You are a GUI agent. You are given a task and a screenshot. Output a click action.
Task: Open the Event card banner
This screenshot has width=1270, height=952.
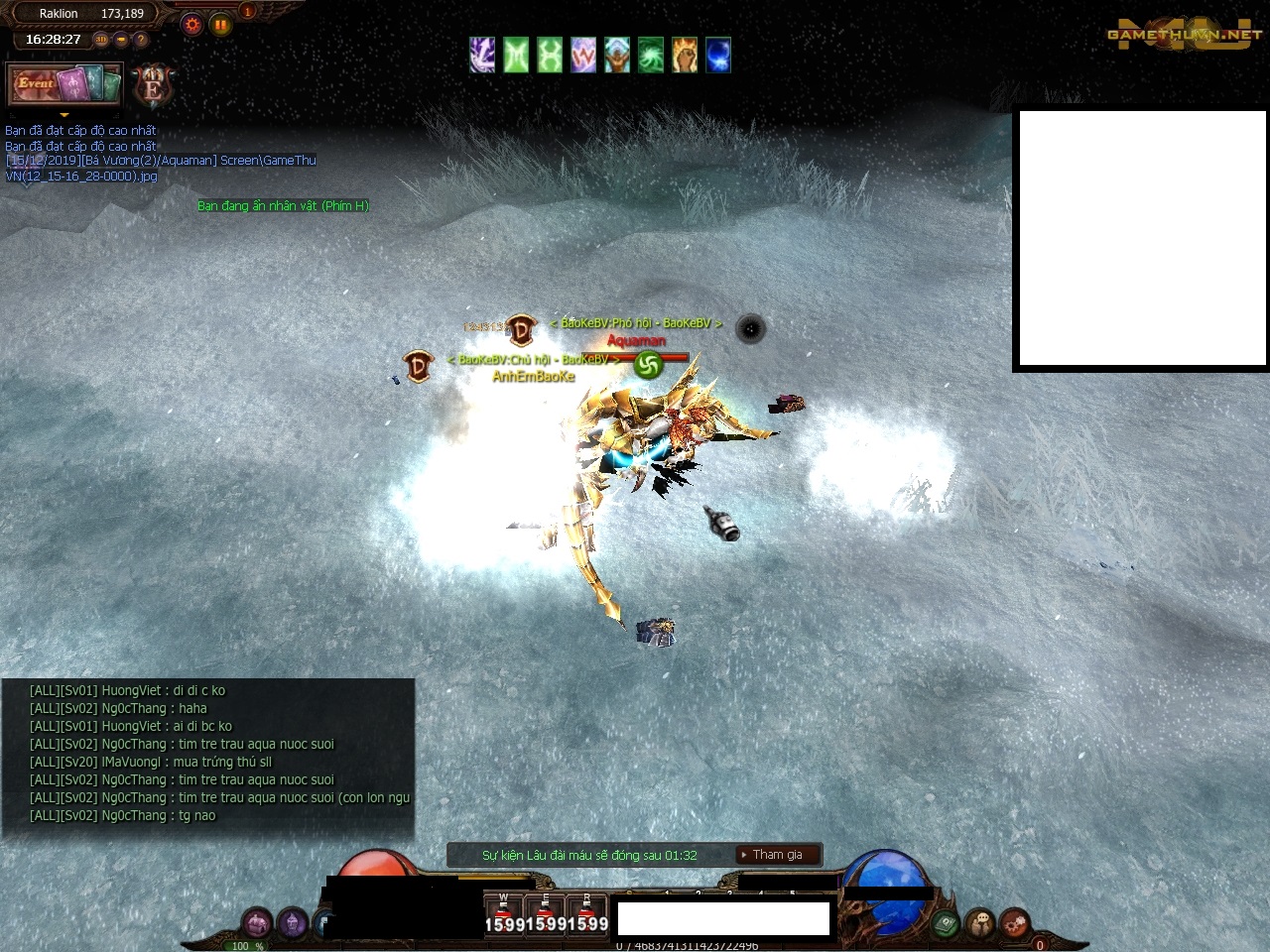pyautogui.click(x=63, y=84)
